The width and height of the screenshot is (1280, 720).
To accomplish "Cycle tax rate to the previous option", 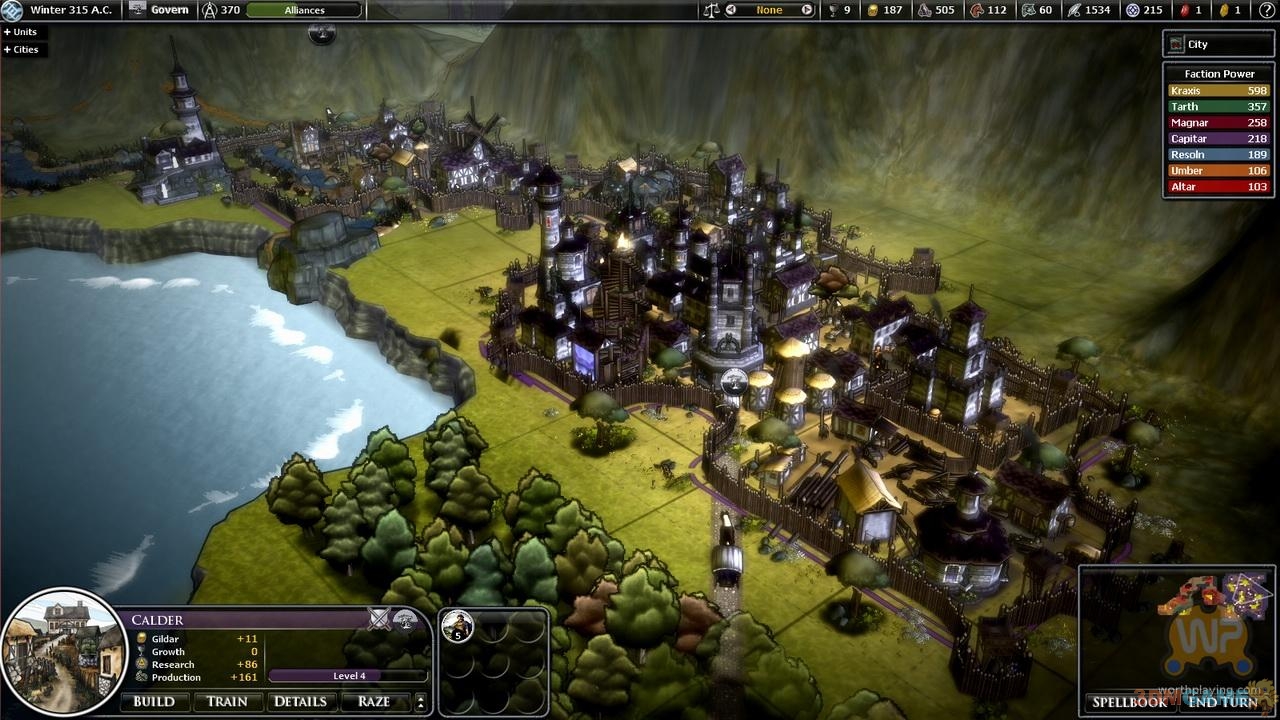I will pos(731,10).
